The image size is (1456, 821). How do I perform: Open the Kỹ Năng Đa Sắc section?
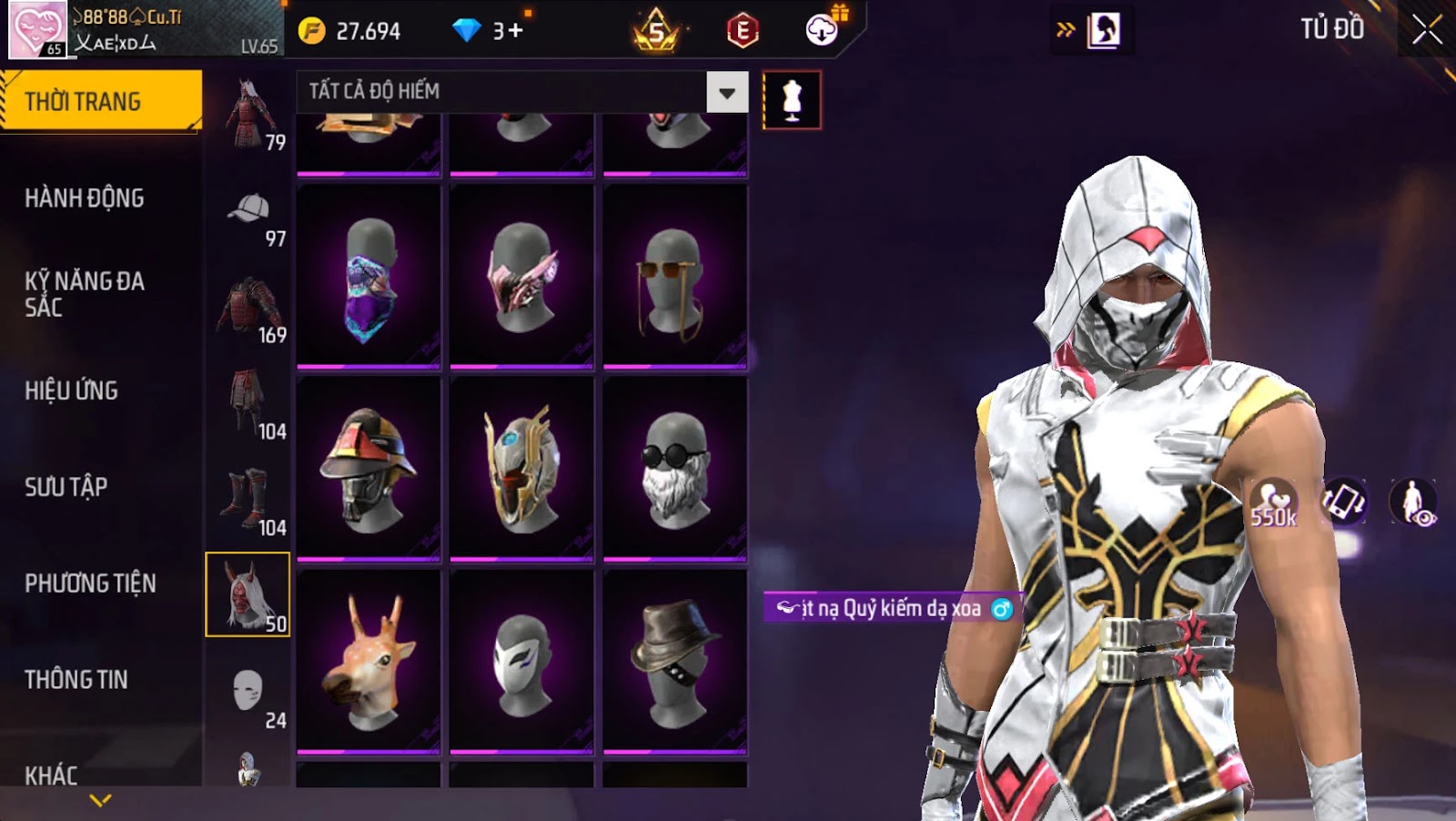(x=85, y=293)
